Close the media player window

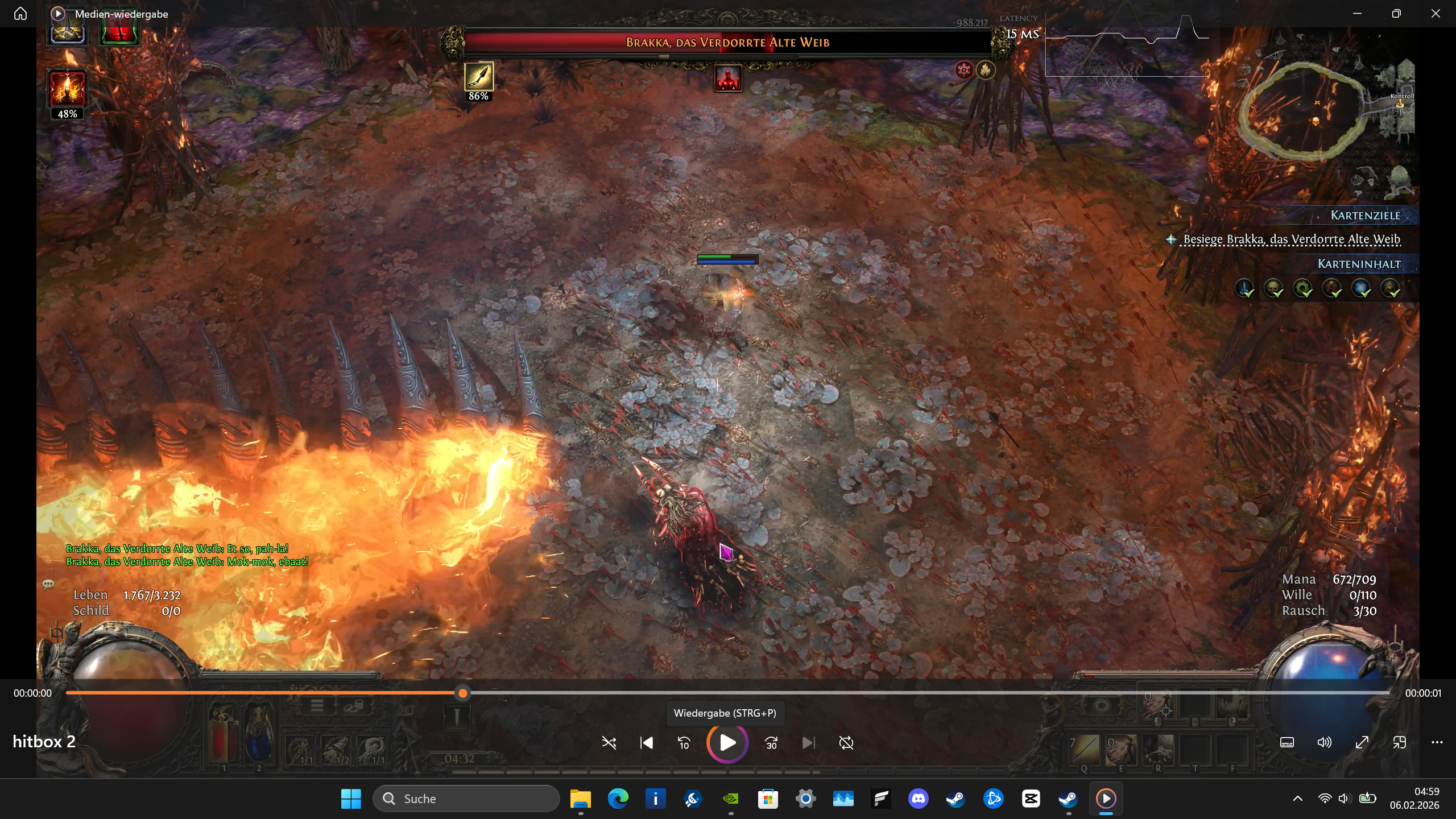click(x=1436, y=14)
